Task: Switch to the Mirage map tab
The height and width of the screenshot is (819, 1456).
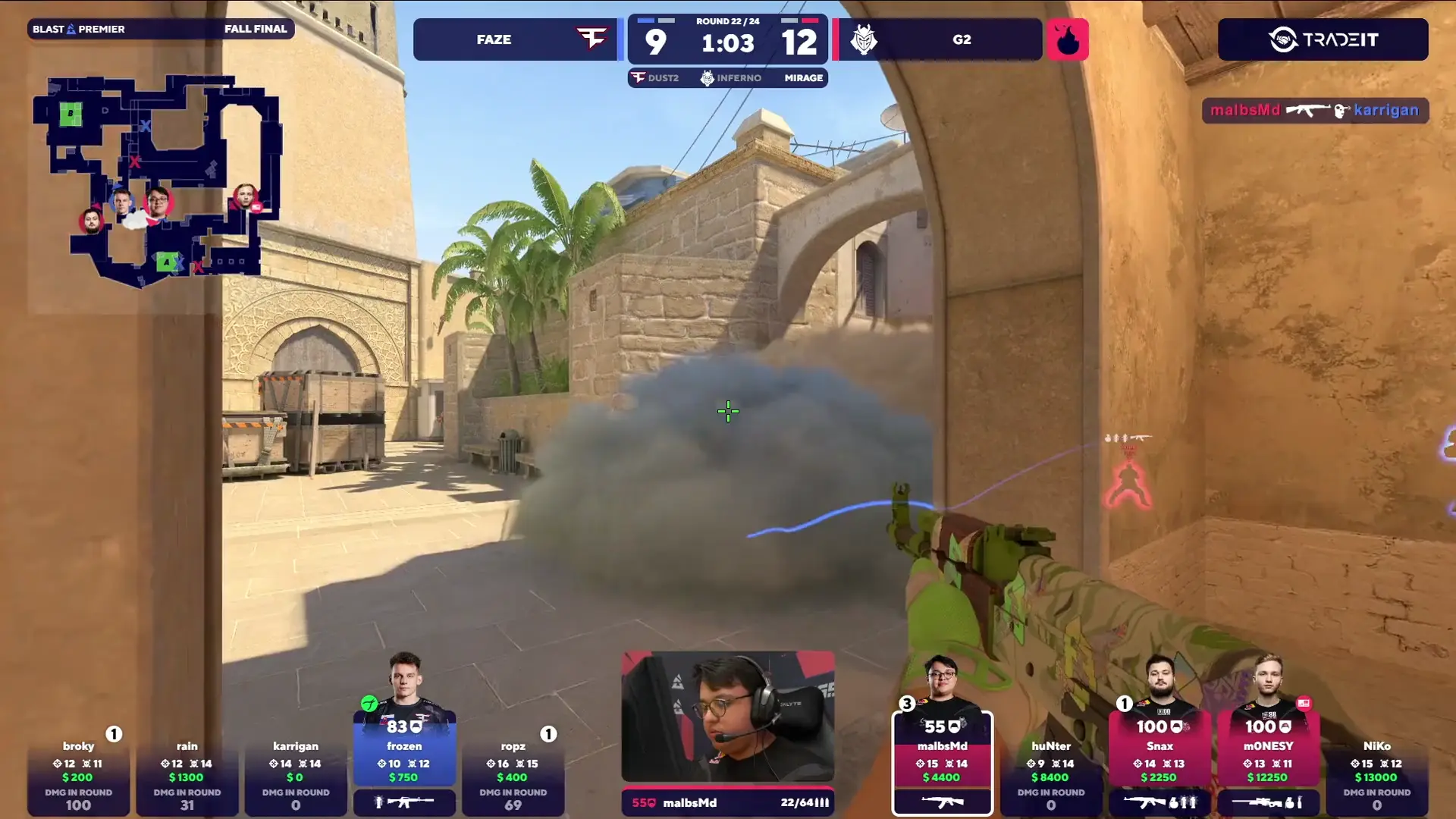Action: [802, 77]
